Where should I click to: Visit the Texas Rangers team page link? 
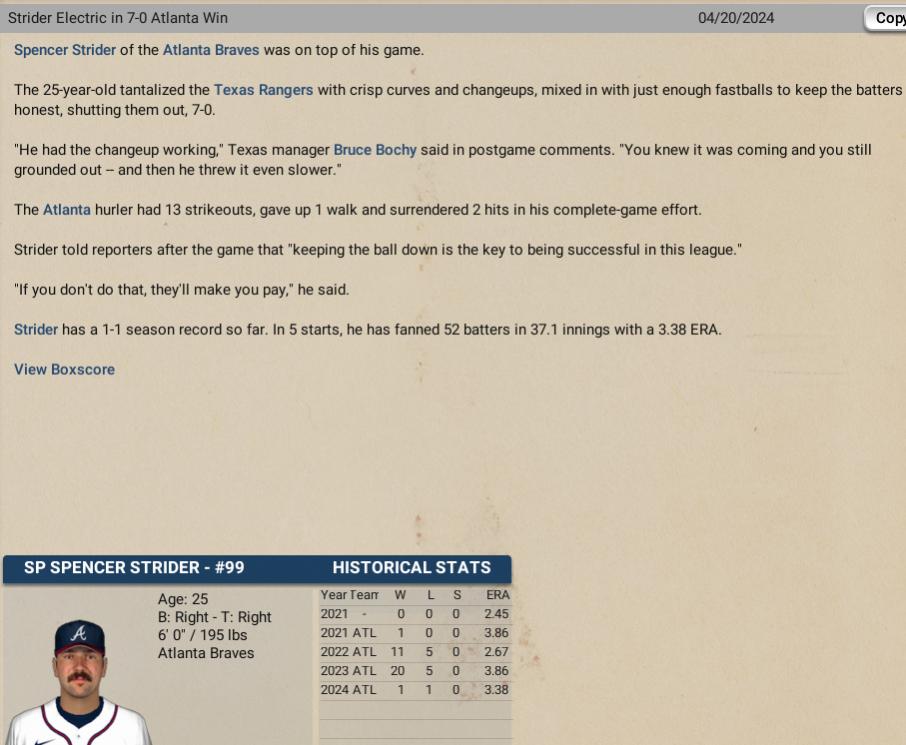263,90
